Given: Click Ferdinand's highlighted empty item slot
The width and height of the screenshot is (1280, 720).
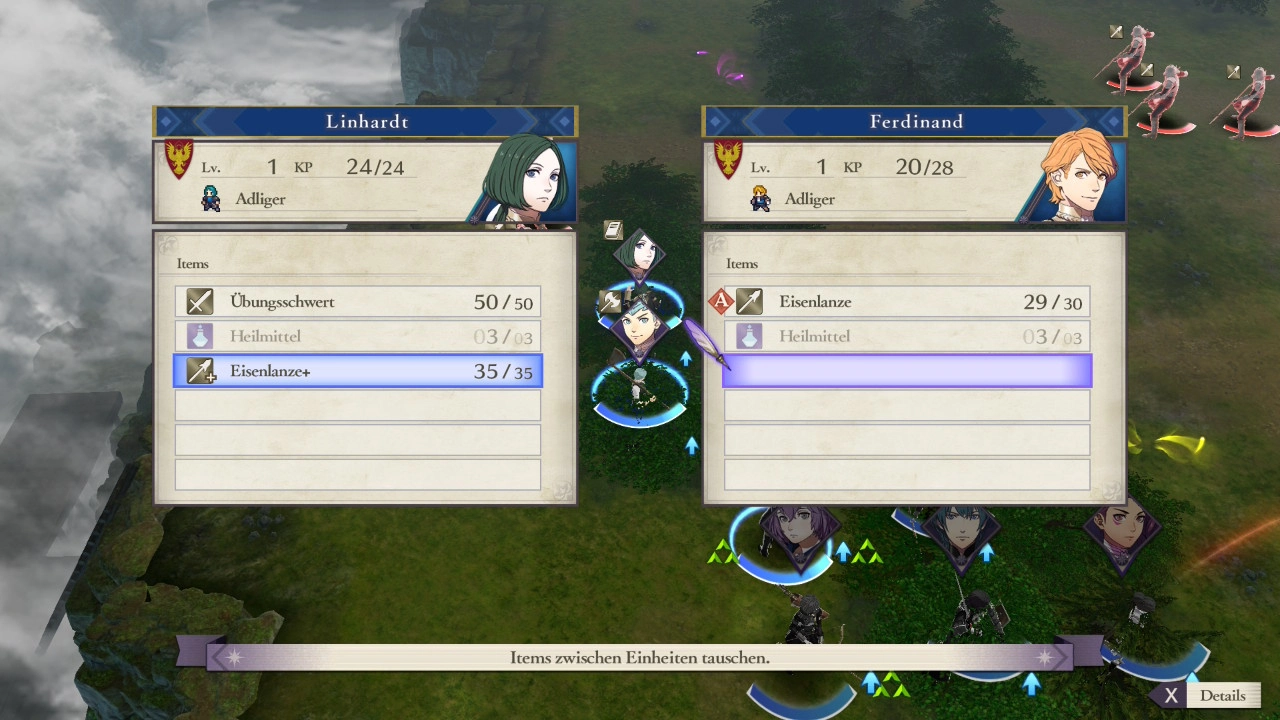Looking at the screenshot, I should pyautogui.click(x=907, y=371).
